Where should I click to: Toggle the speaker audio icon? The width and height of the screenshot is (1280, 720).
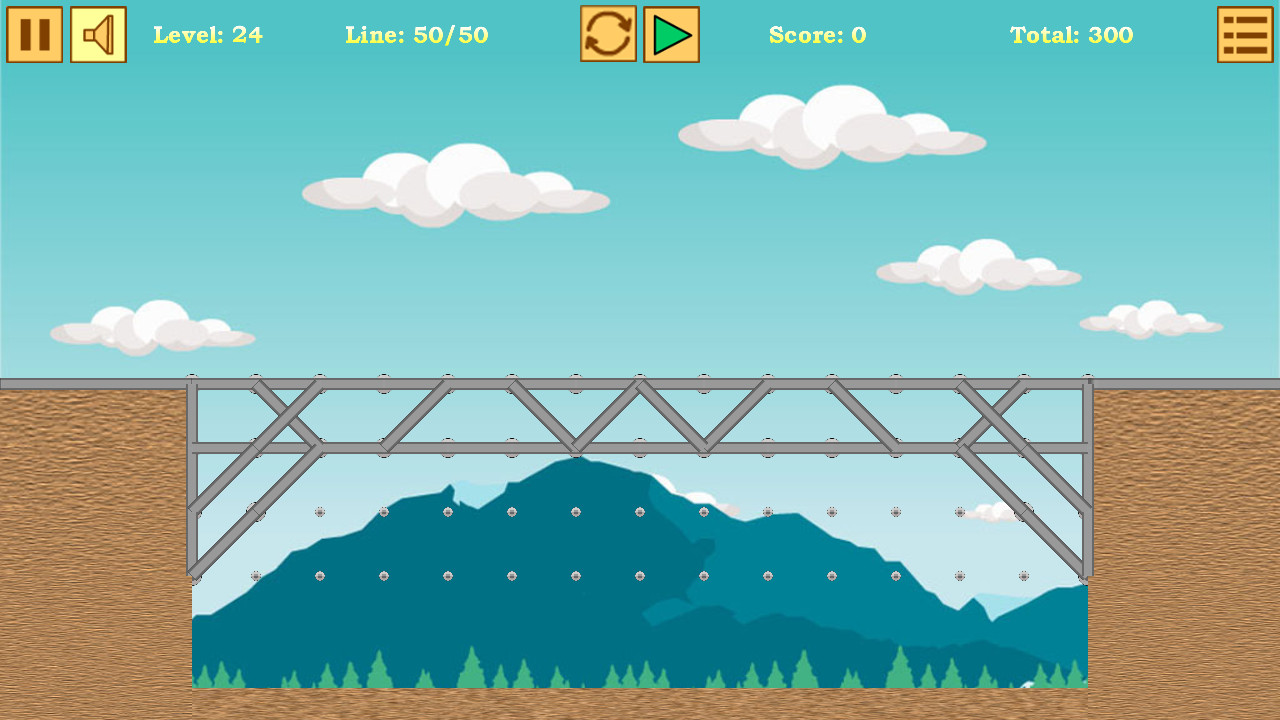click(x=97, y=34)
